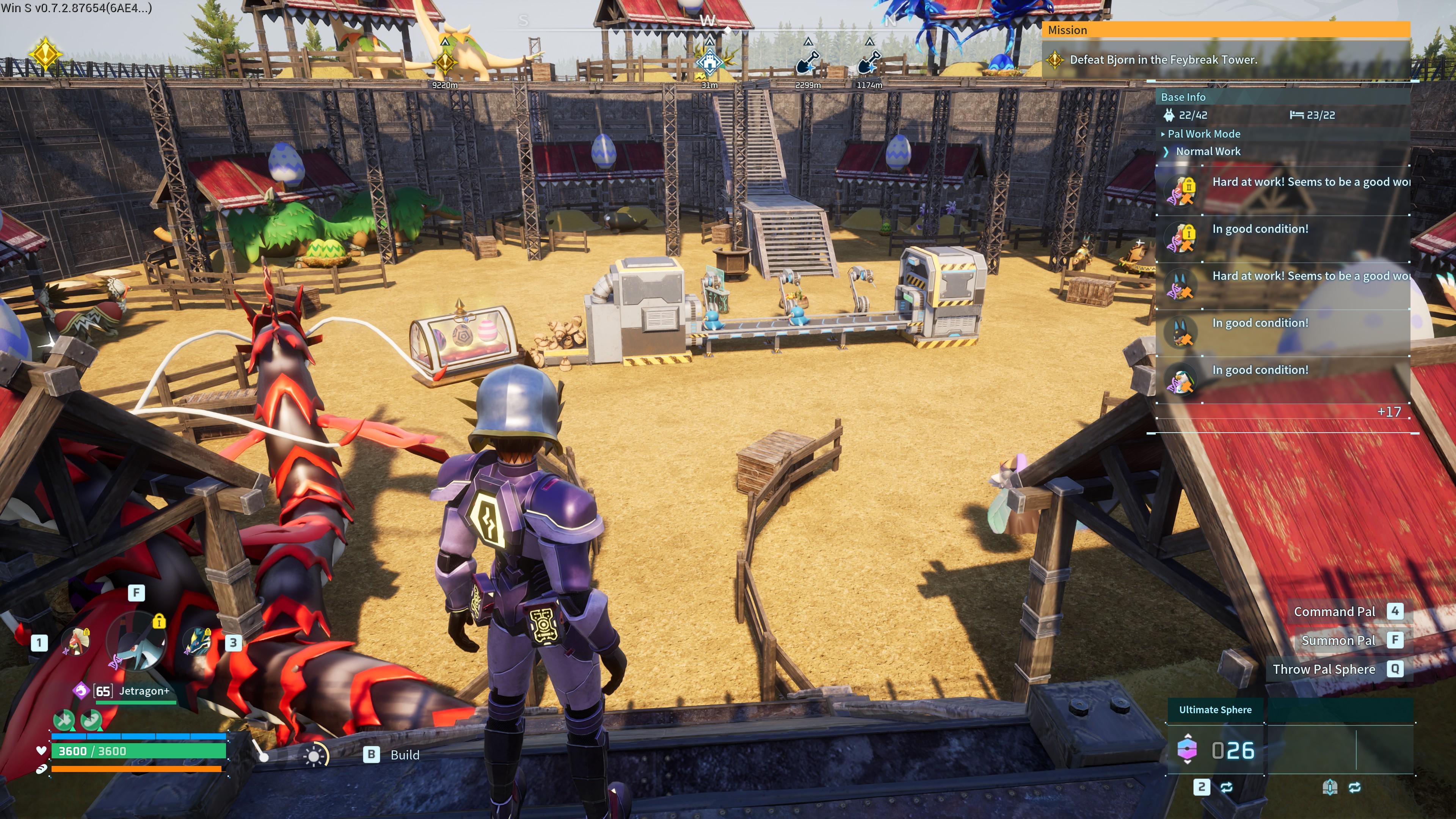Select the 9220m quest marker on compass

pyautogui.click(x=445, y=62)
